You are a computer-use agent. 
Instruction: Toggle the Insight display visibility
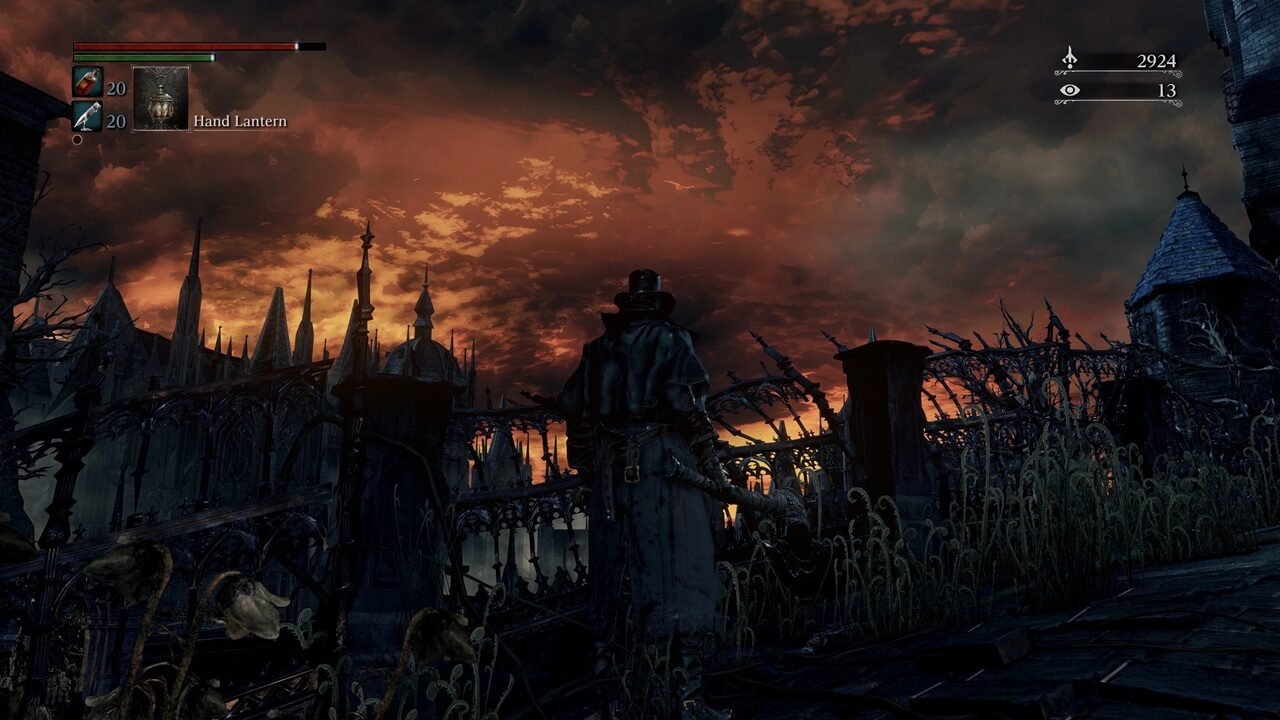tap(1069, 93)
